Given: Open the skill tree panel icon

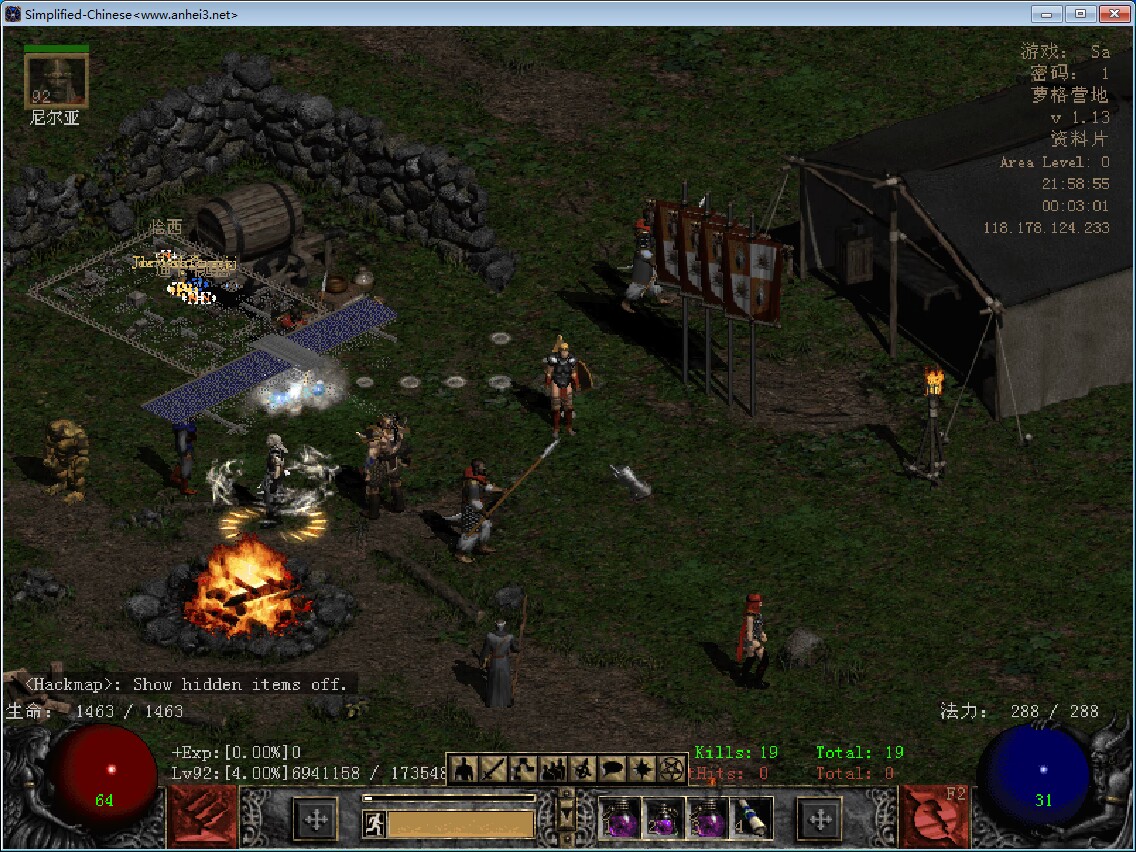Looking at the screenshot, I should pyautogui.click(x=523, y=769).
